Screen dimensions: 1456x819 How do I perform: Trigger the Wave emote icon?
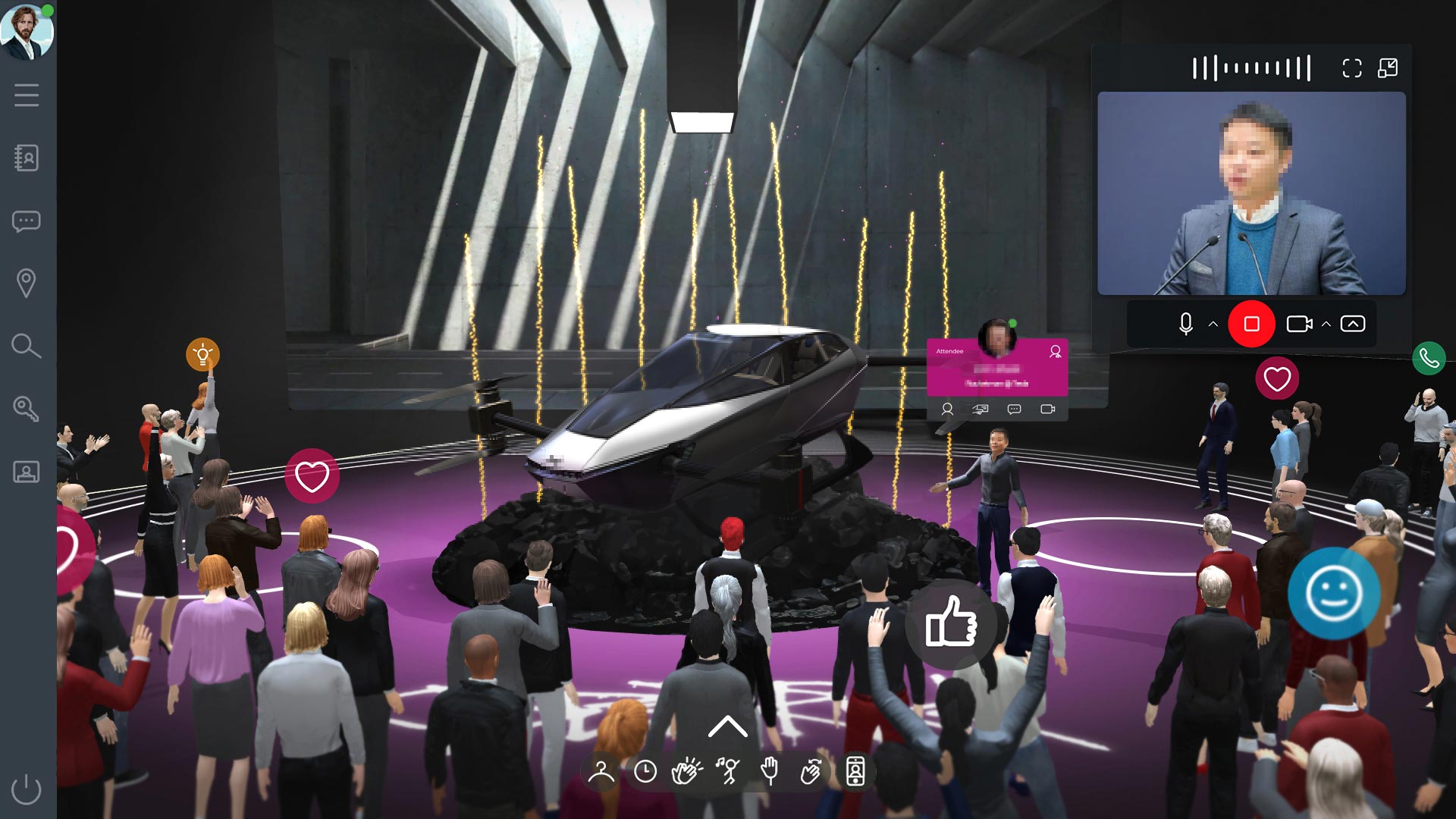(x=810, y=770)
